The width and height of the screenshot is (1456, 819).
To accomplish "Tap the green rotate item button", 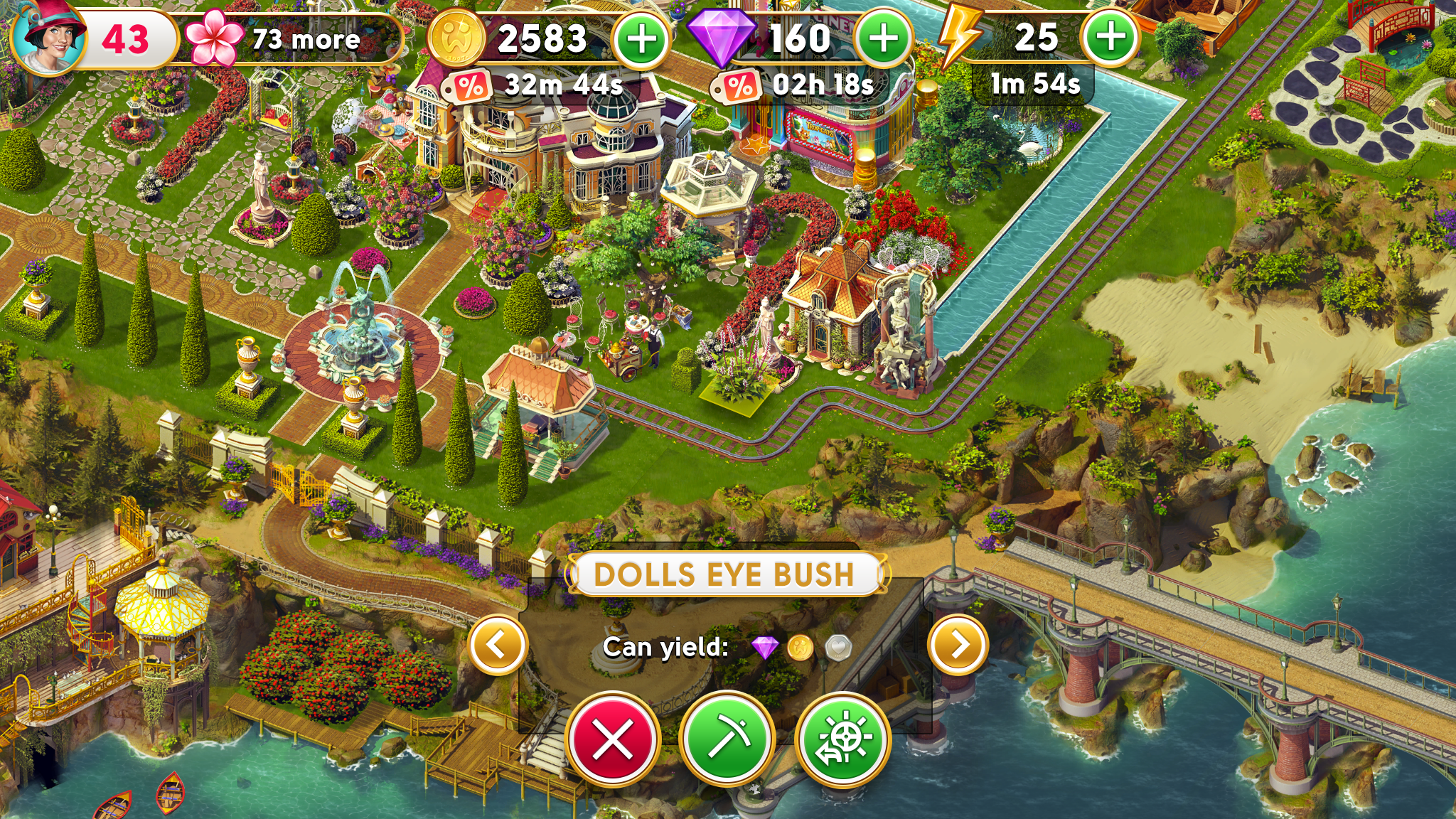I will click(842, 739).
